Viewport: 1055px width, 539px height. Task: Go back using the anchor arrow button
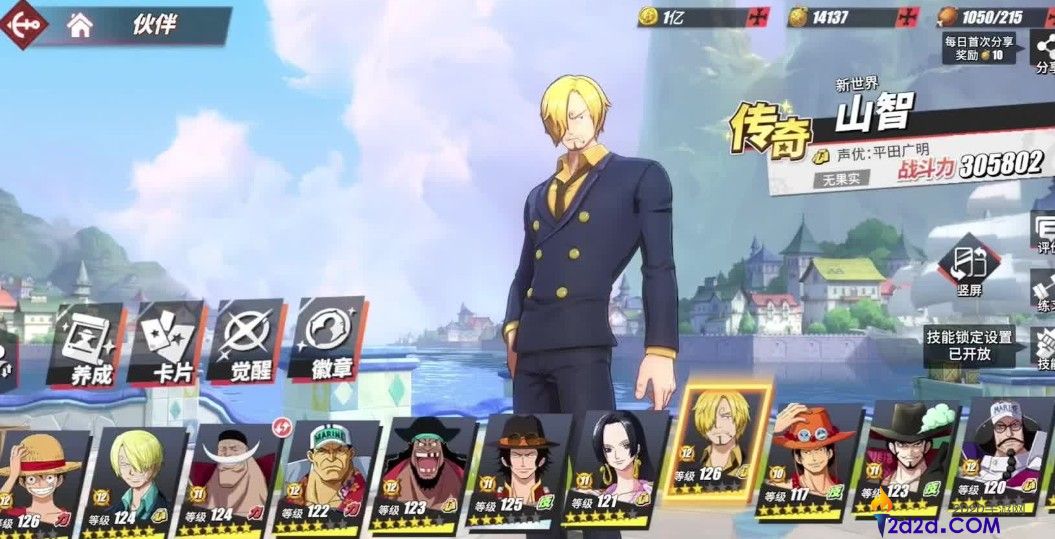(22, 24)
